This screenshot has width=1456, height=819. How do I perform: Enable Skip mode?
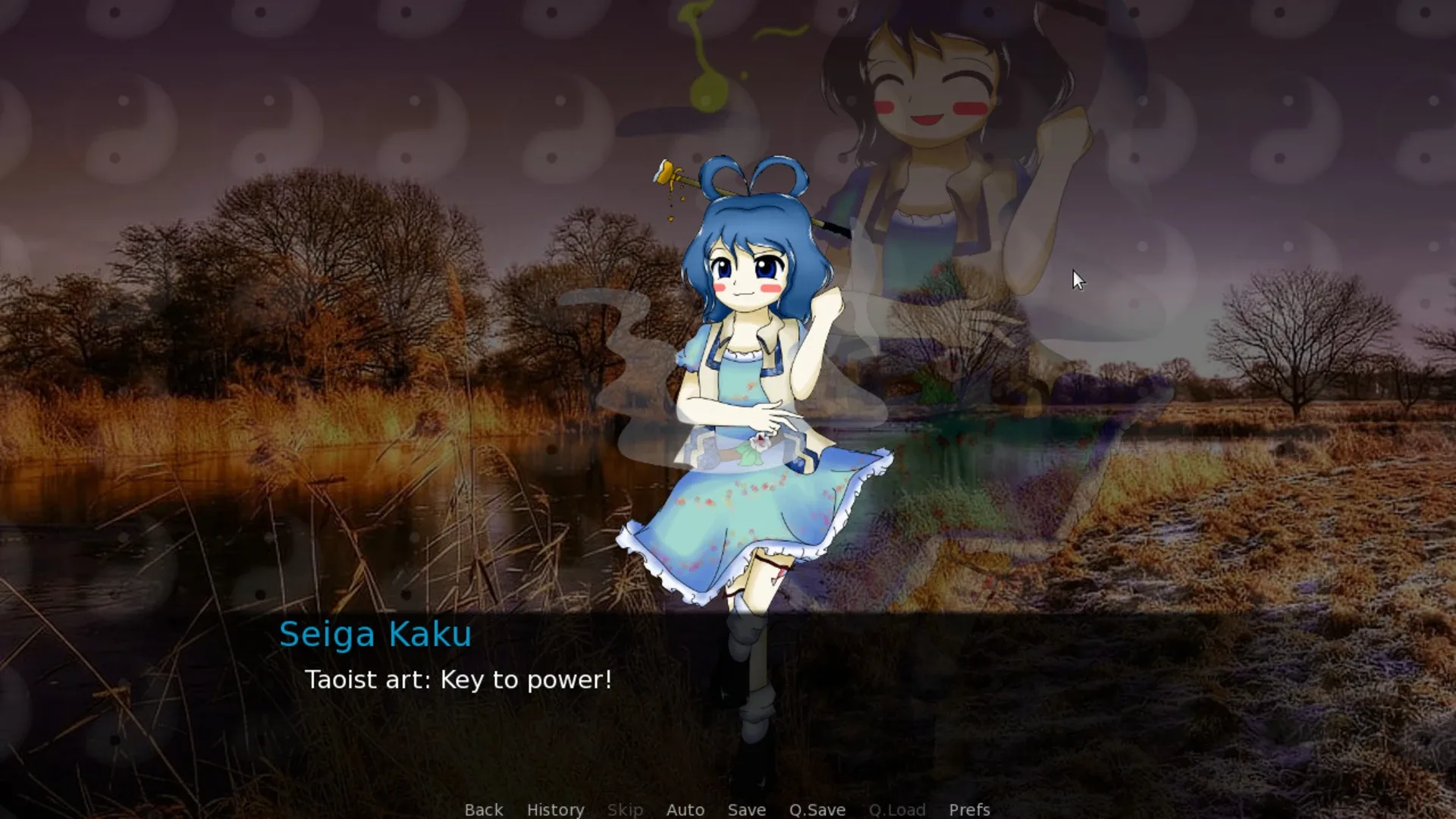[624, 809]
